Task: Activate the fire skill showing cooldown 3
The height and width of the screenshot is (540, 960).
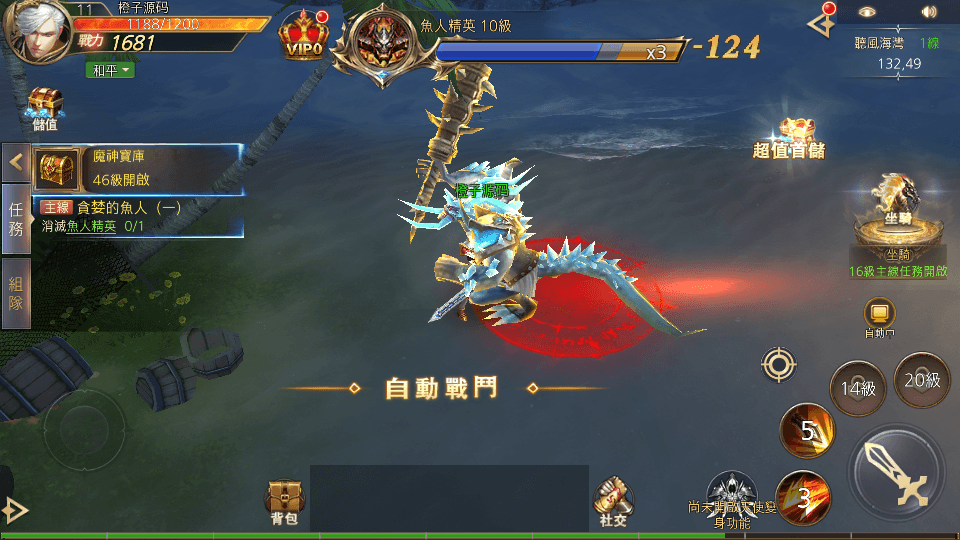Action: coord(802,498)
